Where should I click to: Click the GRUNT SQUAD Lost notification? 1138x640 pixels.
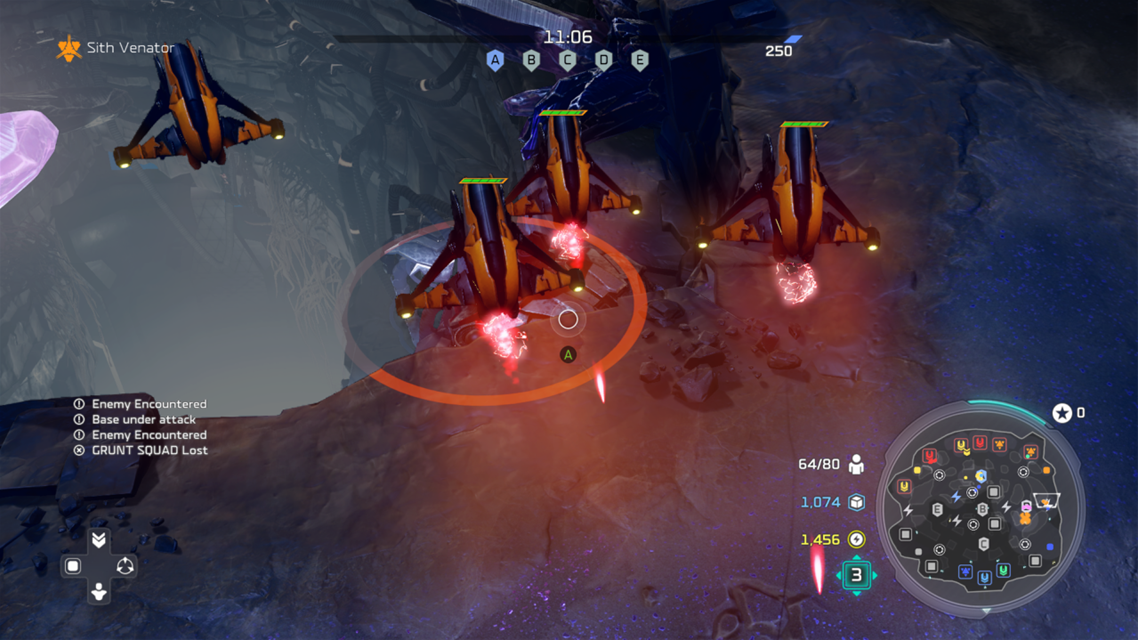149,450
